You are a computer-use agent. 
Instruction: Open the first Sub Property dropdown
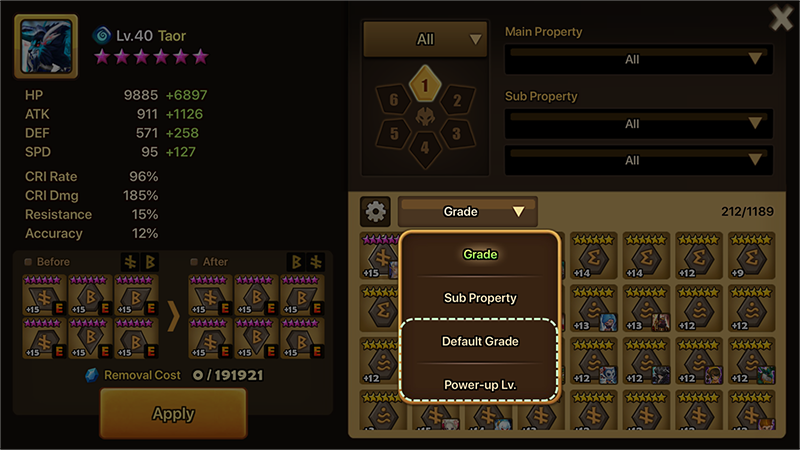(x=638, y=124)
